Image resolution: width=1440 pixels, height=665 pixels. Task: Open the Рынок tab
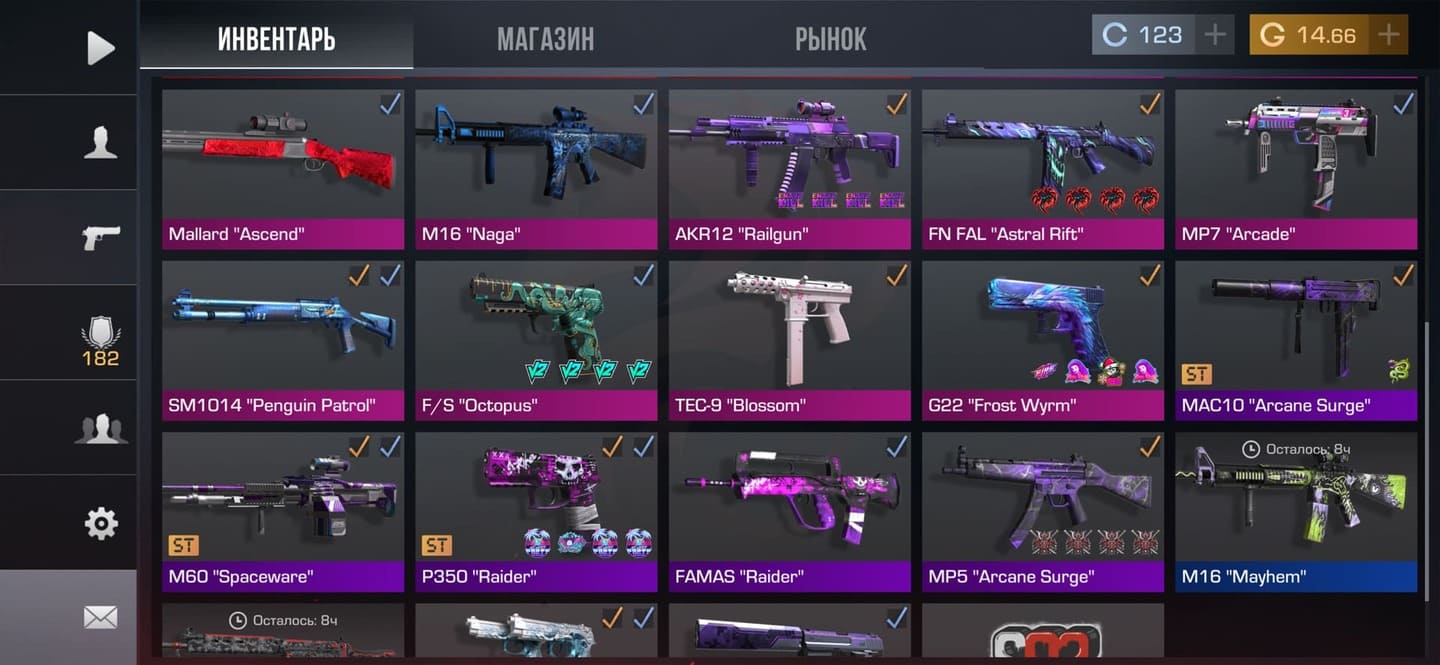click(x=830, y=38)
